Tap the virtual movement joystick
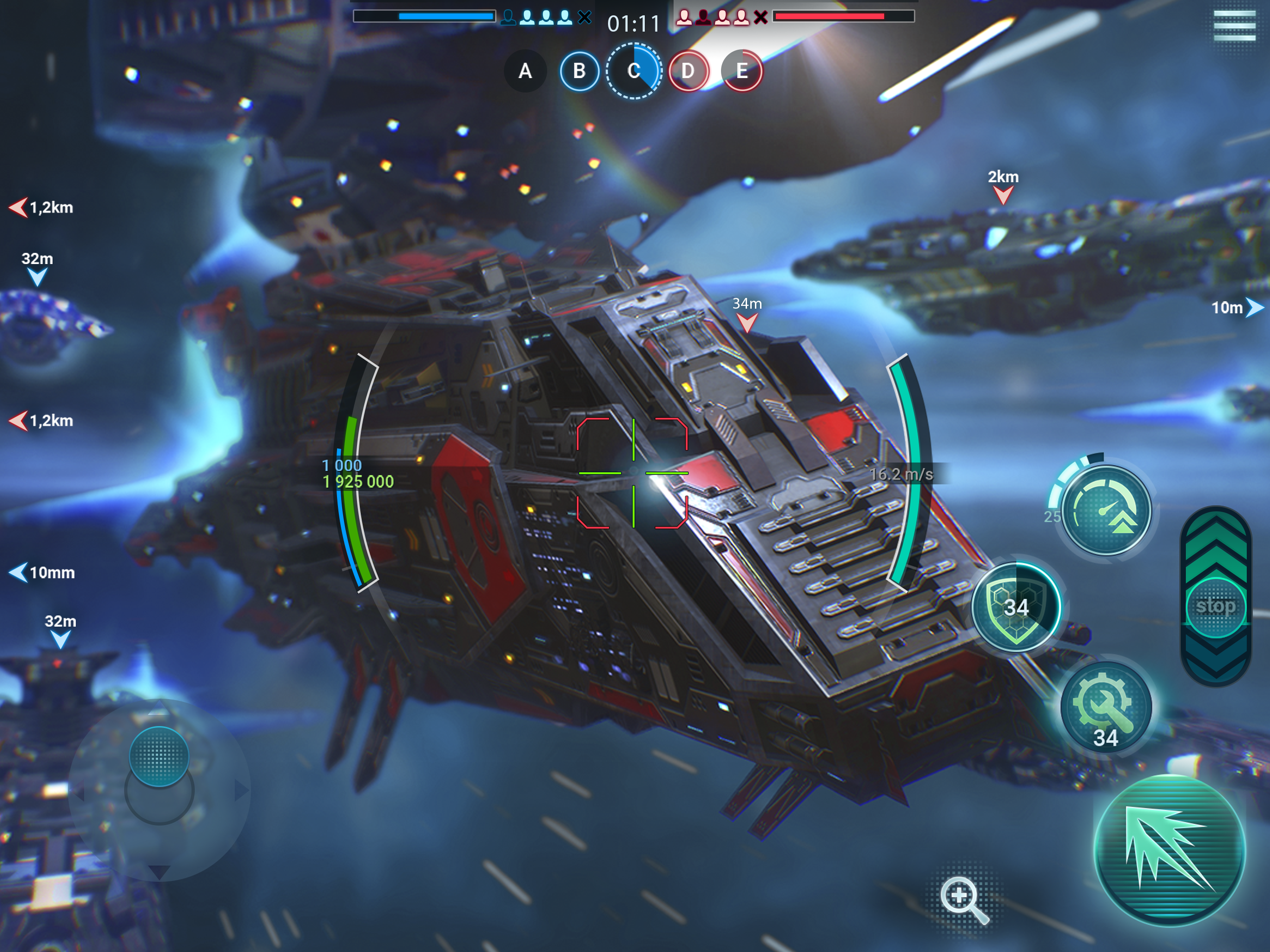The image size is (1270, 952). tap(159, 756)
